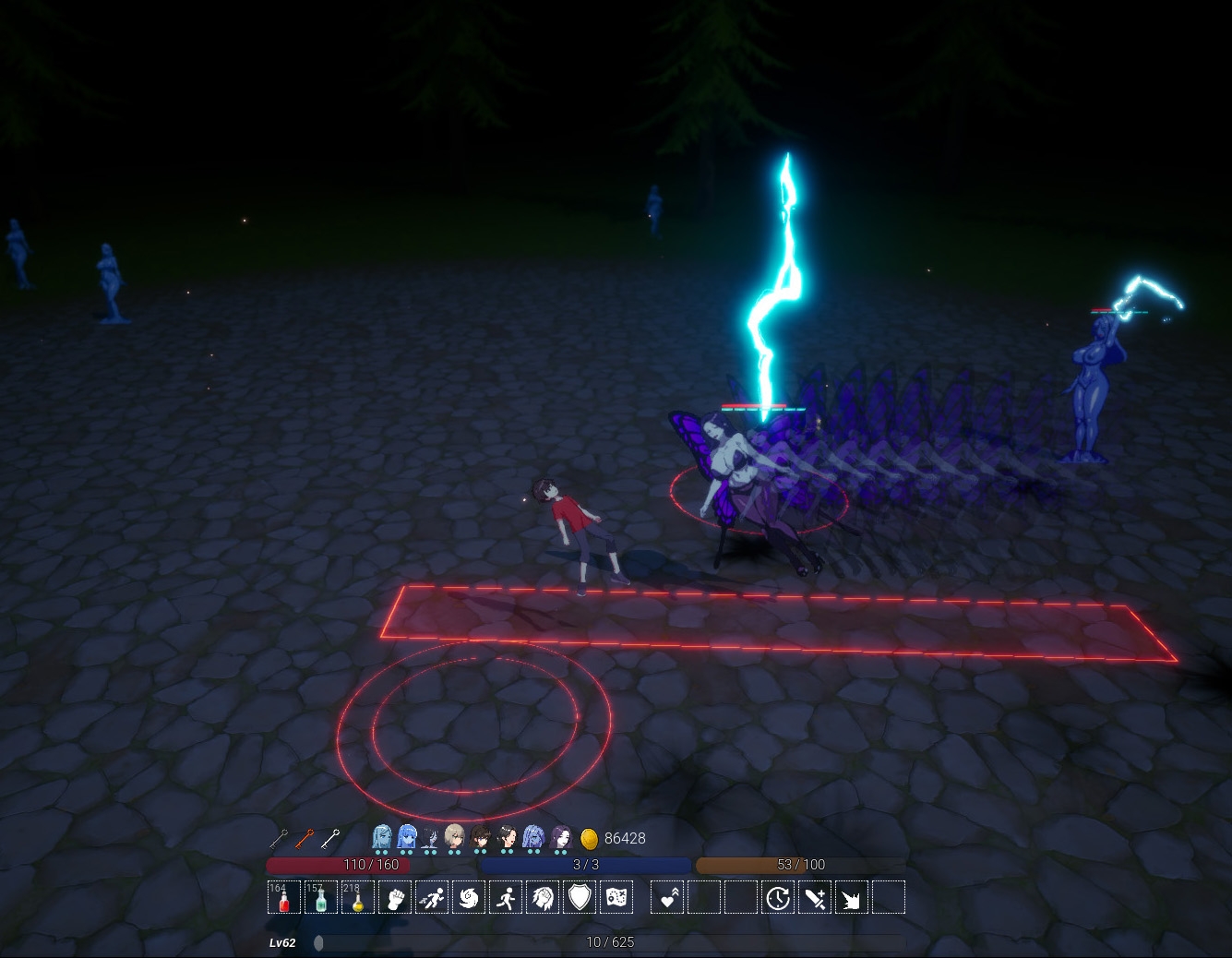Use the yellow flask potion slot
The image size is (1232, 958).
click(358, 897)
